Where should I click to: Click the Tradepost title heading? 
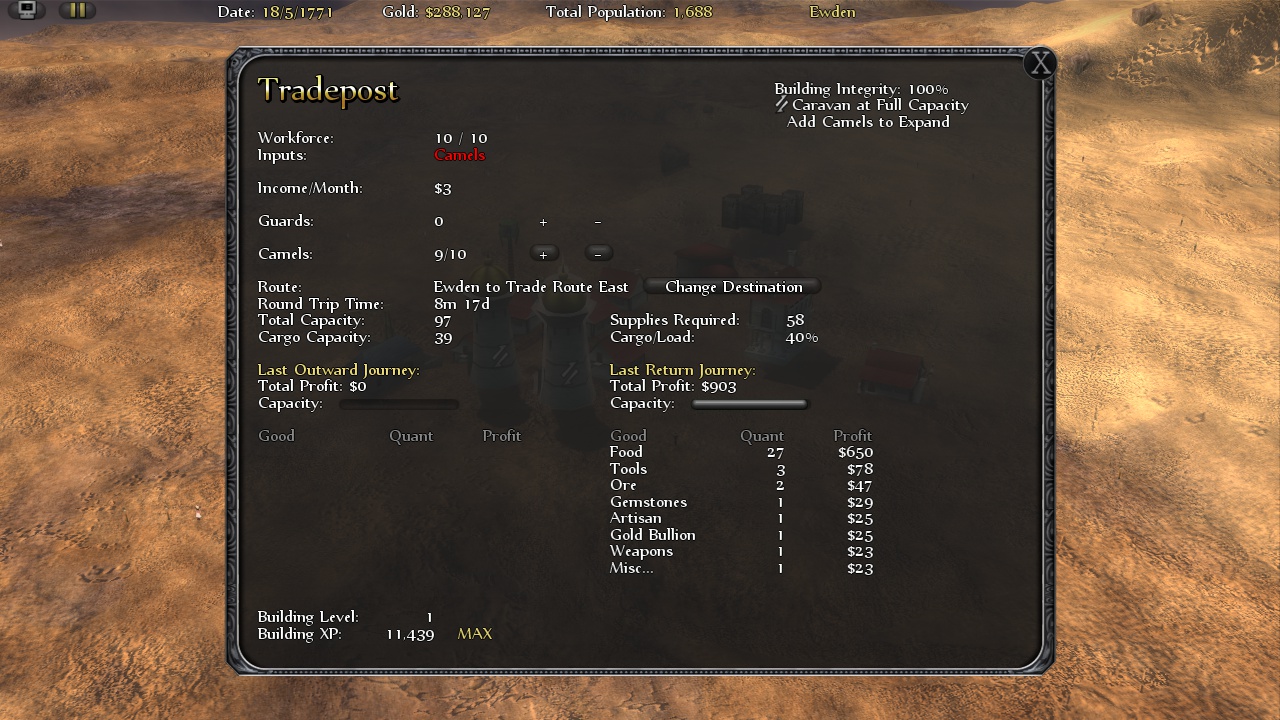[328, 91]
